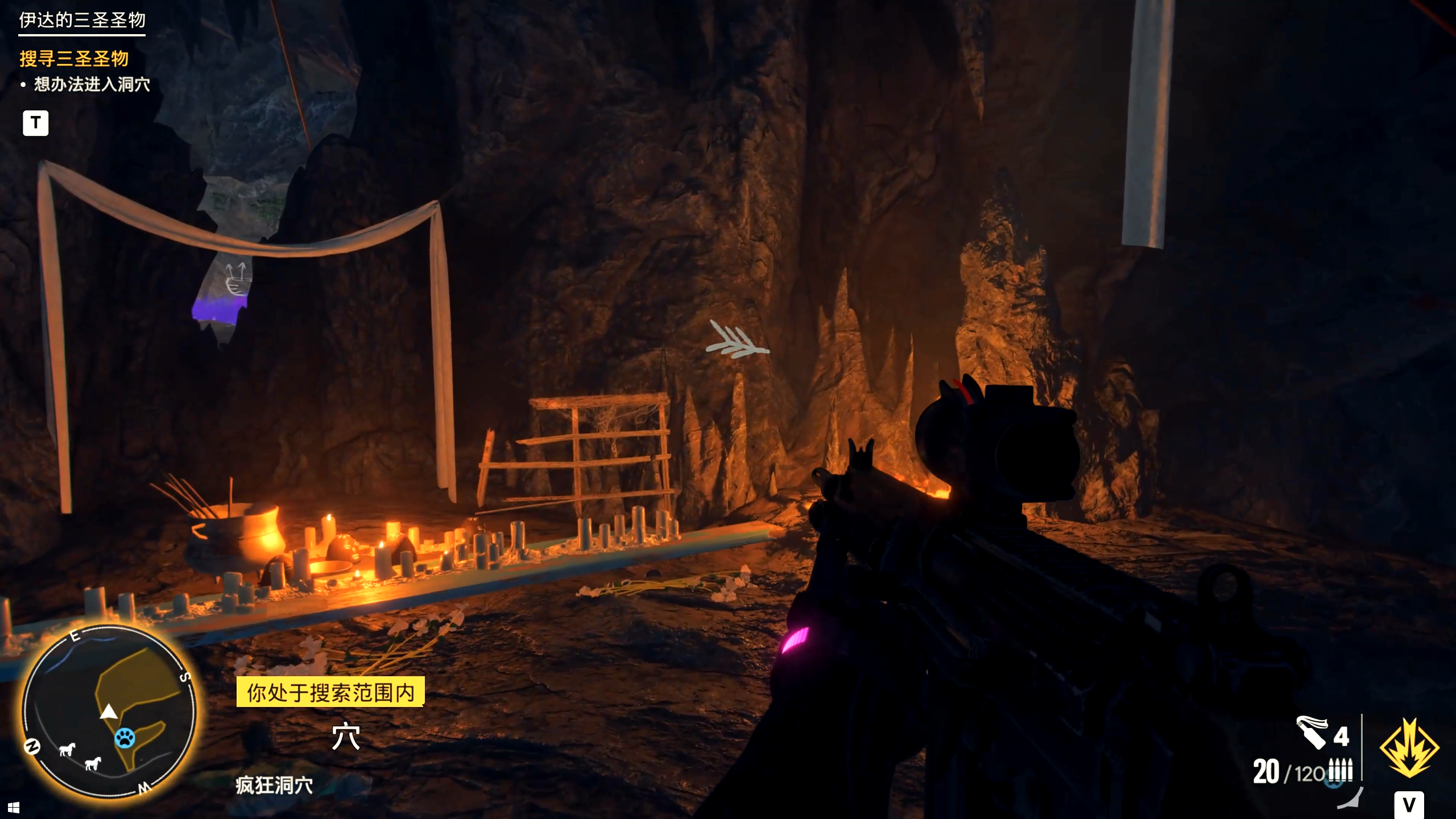Open the Windows Start button
The height and width of the screenshot is (819, 1456).
tap(14, 808)
